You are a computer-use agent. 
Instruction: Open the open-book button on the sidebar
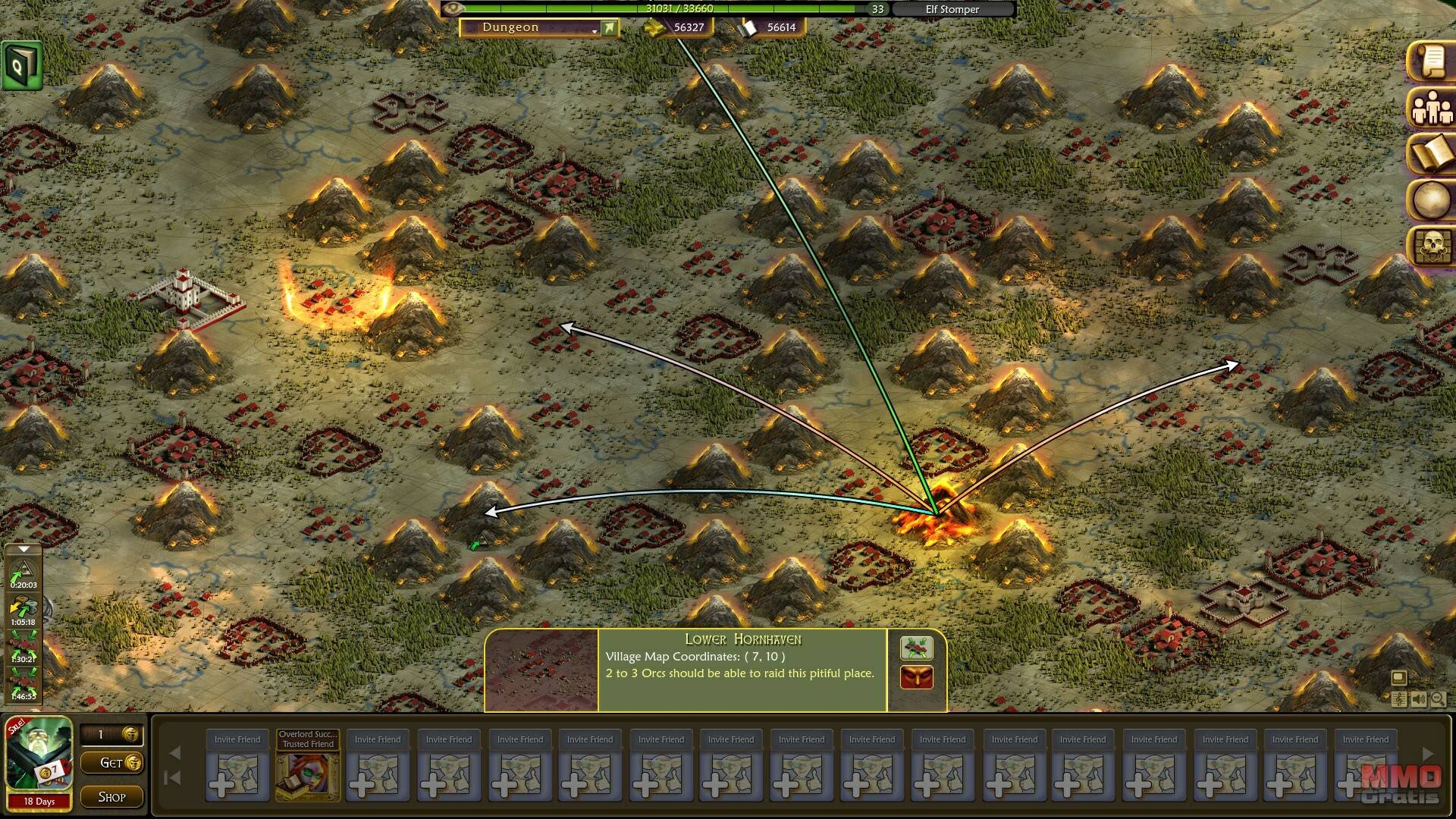(x=1431, y=155)
